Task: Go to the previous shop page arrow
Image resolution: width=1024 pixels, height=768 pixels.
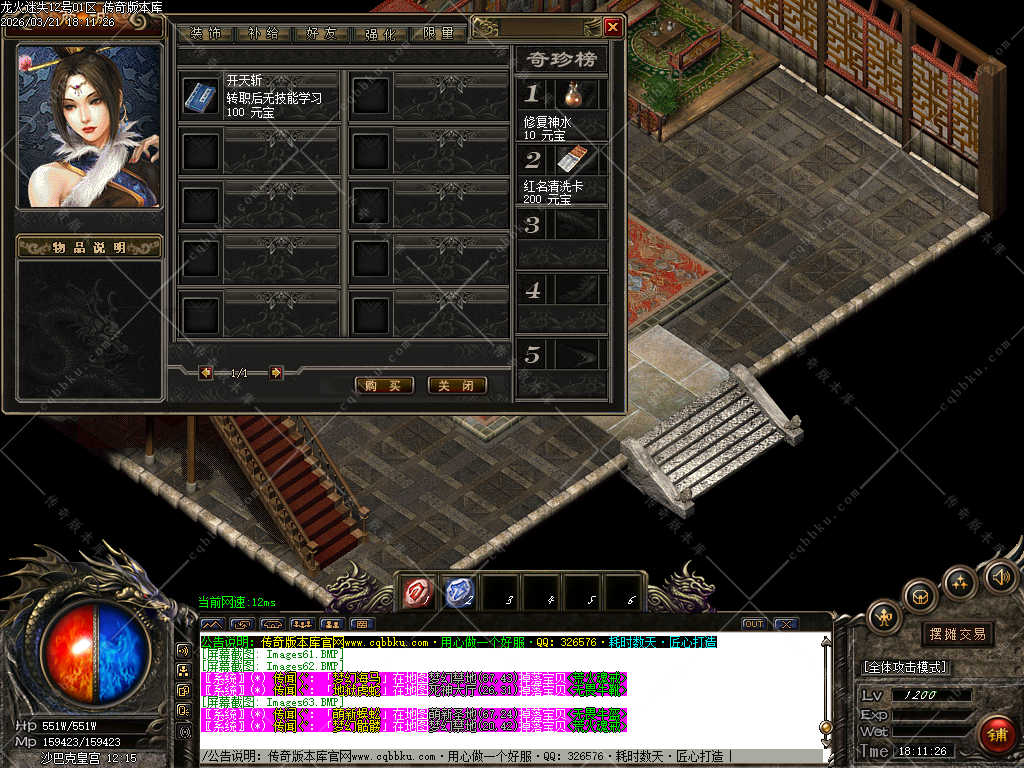Action: [x=206, y=372]
